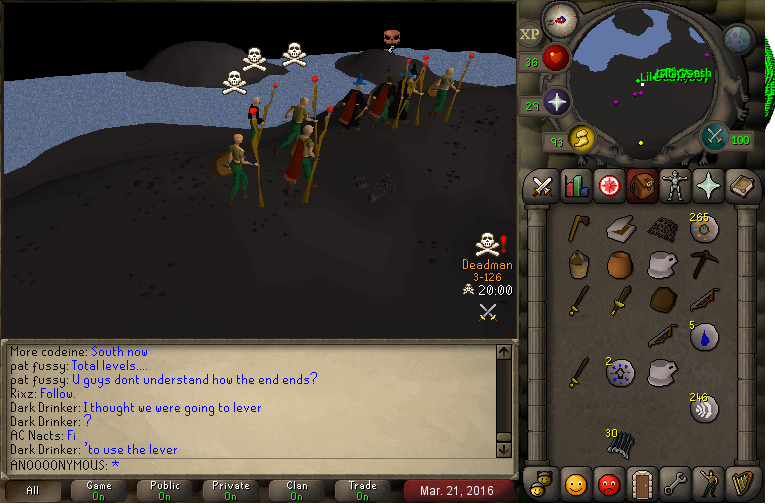Screen dimensions: 775x504
Task: Switch to the Magic spellbook tab
Action: click(739, 186)
